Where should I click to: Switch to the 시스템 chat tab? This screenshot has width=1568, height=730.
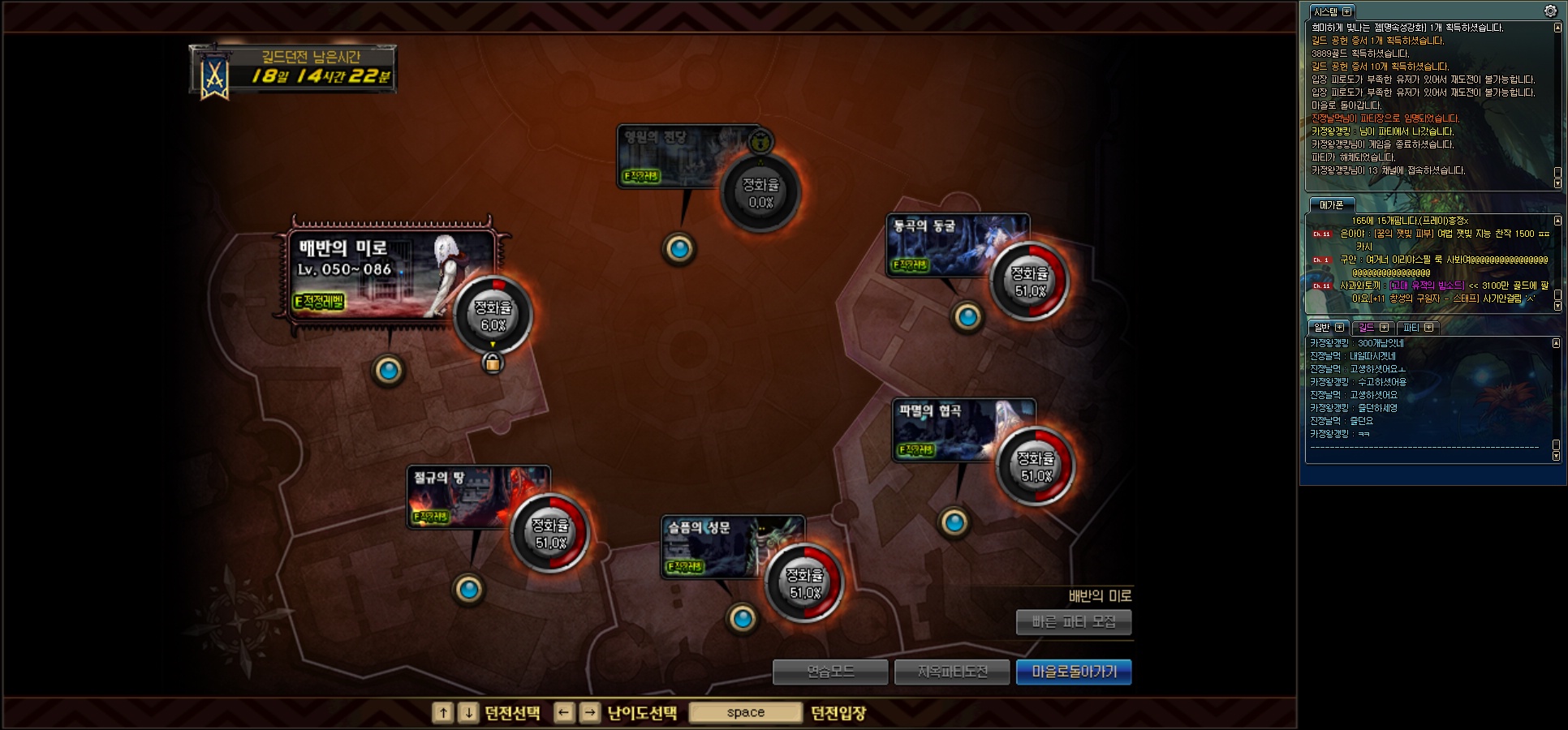click(x=1325, y=11)
